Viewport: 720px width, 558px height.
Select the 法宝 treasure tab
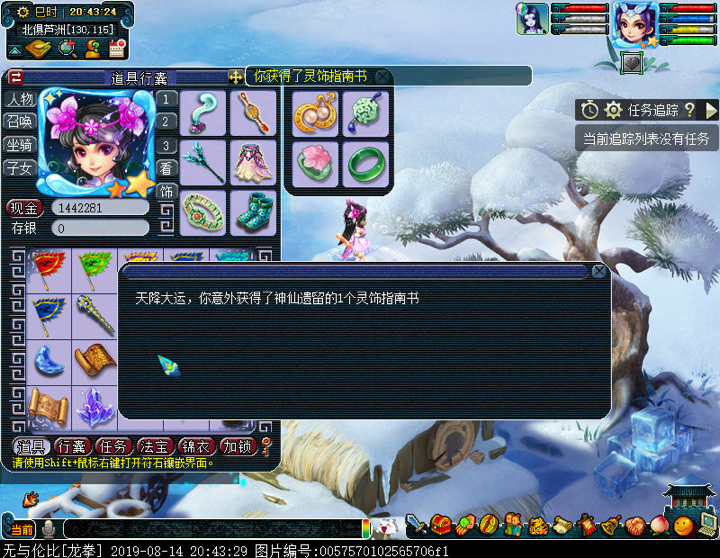click(x=158, y=447)
